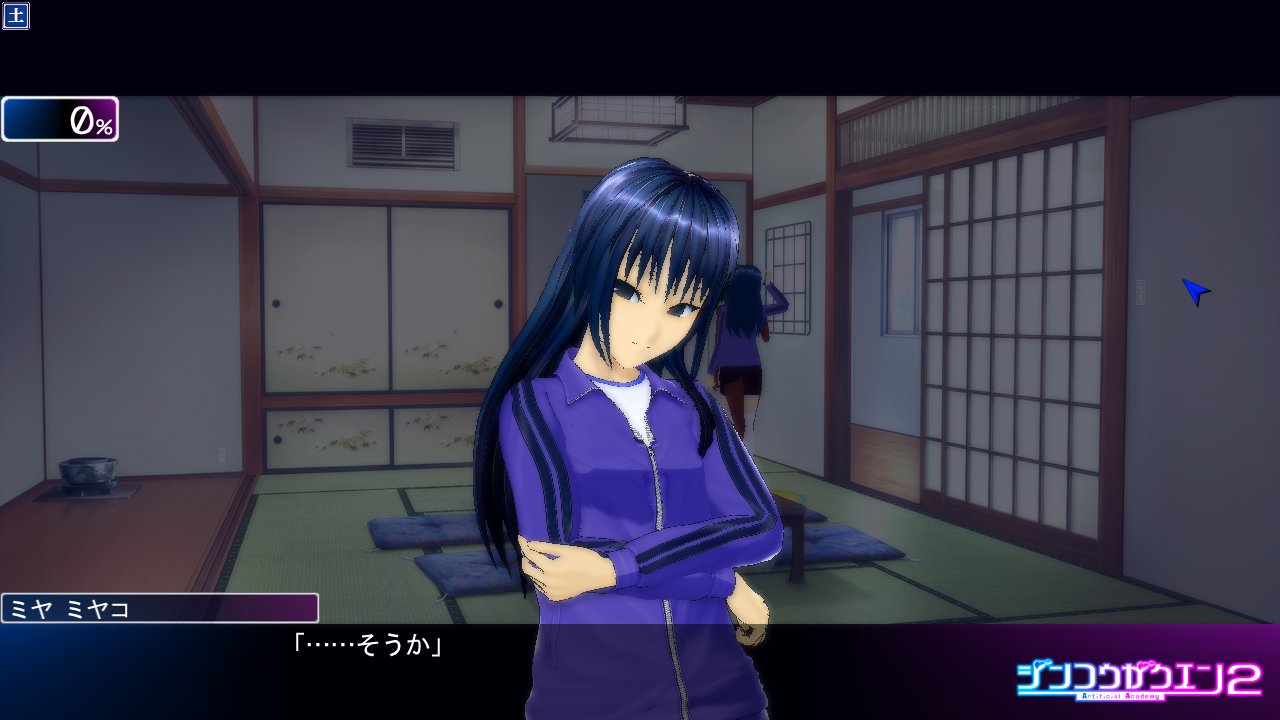Click the 土 day icon

(x=16, y=16)
